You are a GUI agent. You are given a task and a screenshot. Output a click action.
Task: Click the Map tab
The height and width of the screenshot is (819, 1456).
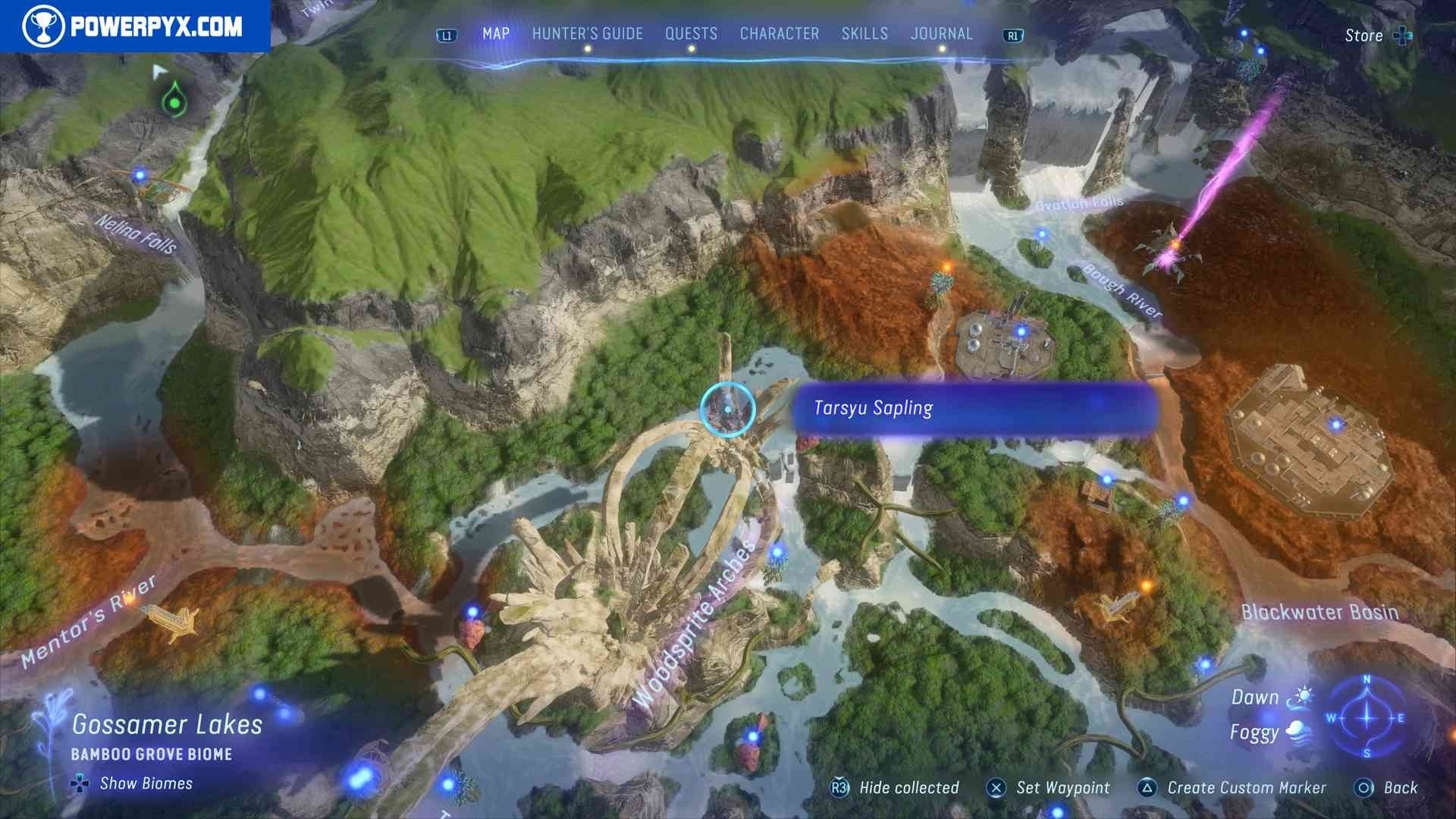pyautogui.click(x=496, y=34)
